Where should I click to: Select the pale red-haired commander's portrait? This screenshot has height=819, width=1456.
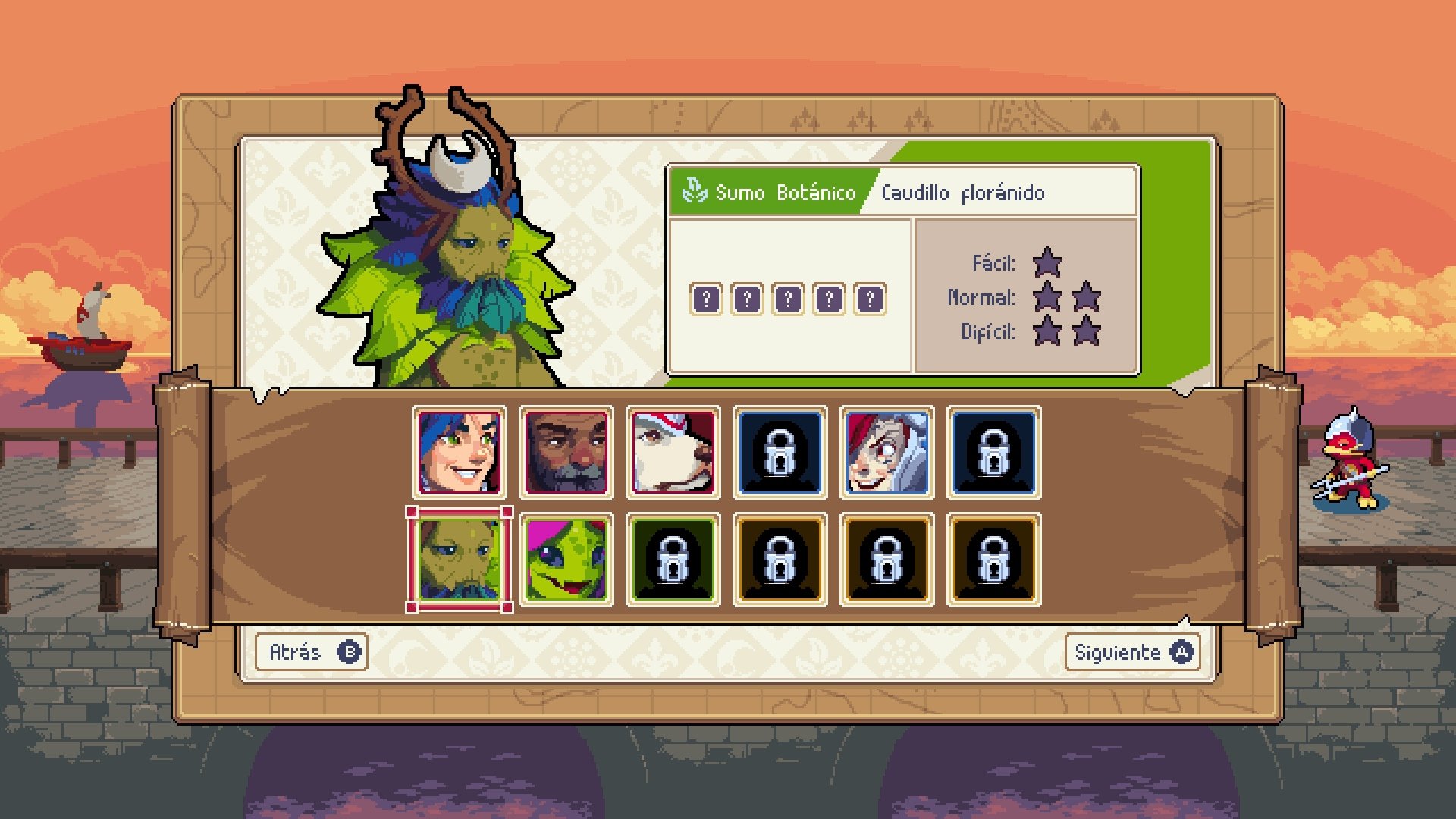[x=886, y=453]
